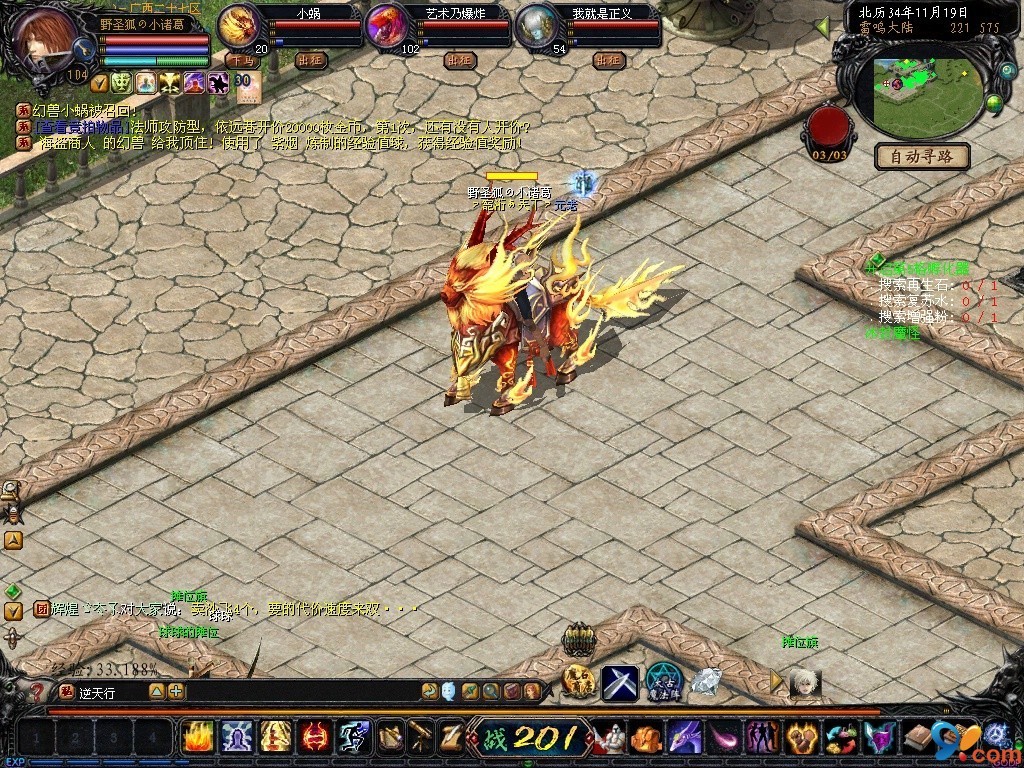Activate the crossed swords skill button
Viewport: 1024px width, 768px height.
pyautogui.click(x=620, y=682)
